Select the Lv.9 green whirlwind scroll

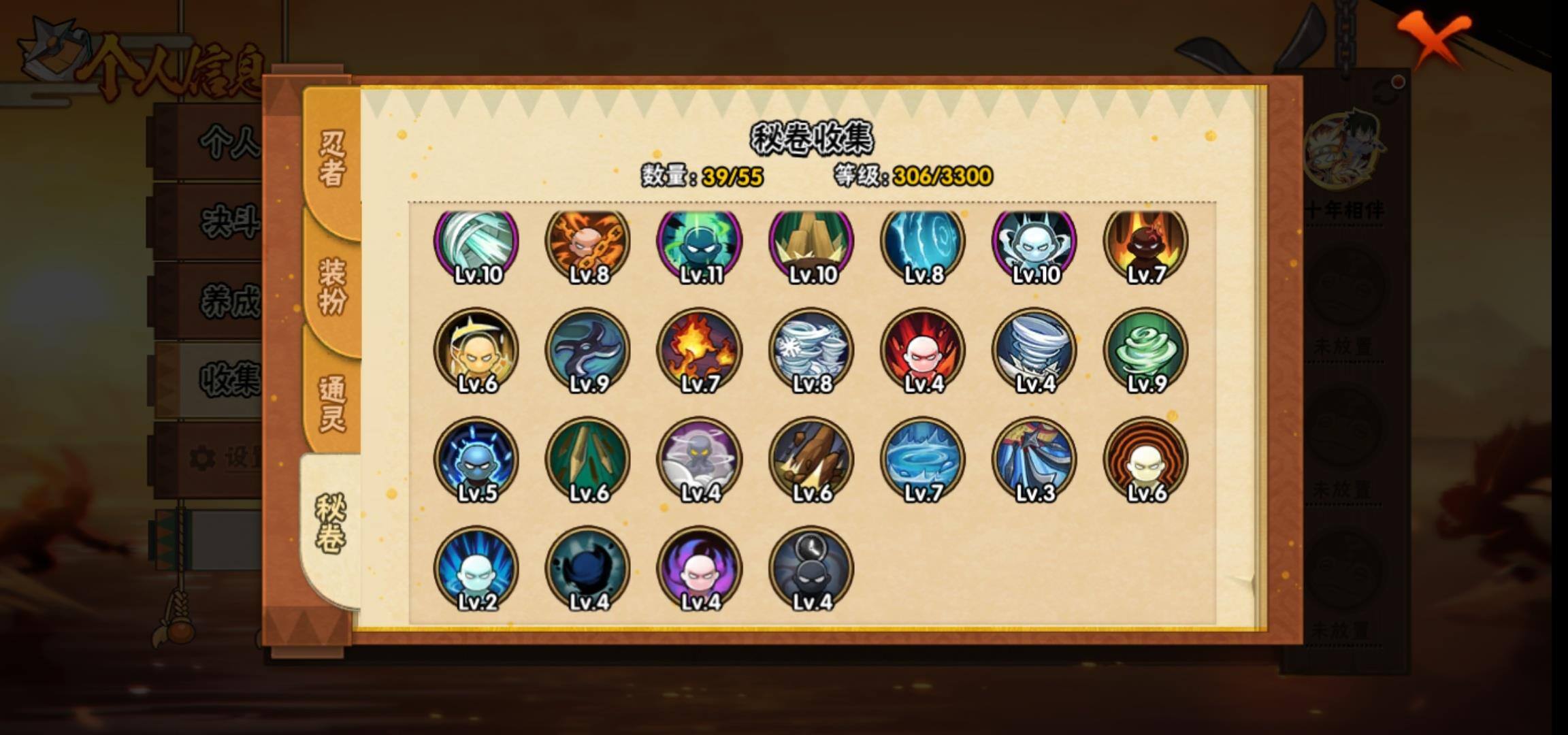point(1145,351)
